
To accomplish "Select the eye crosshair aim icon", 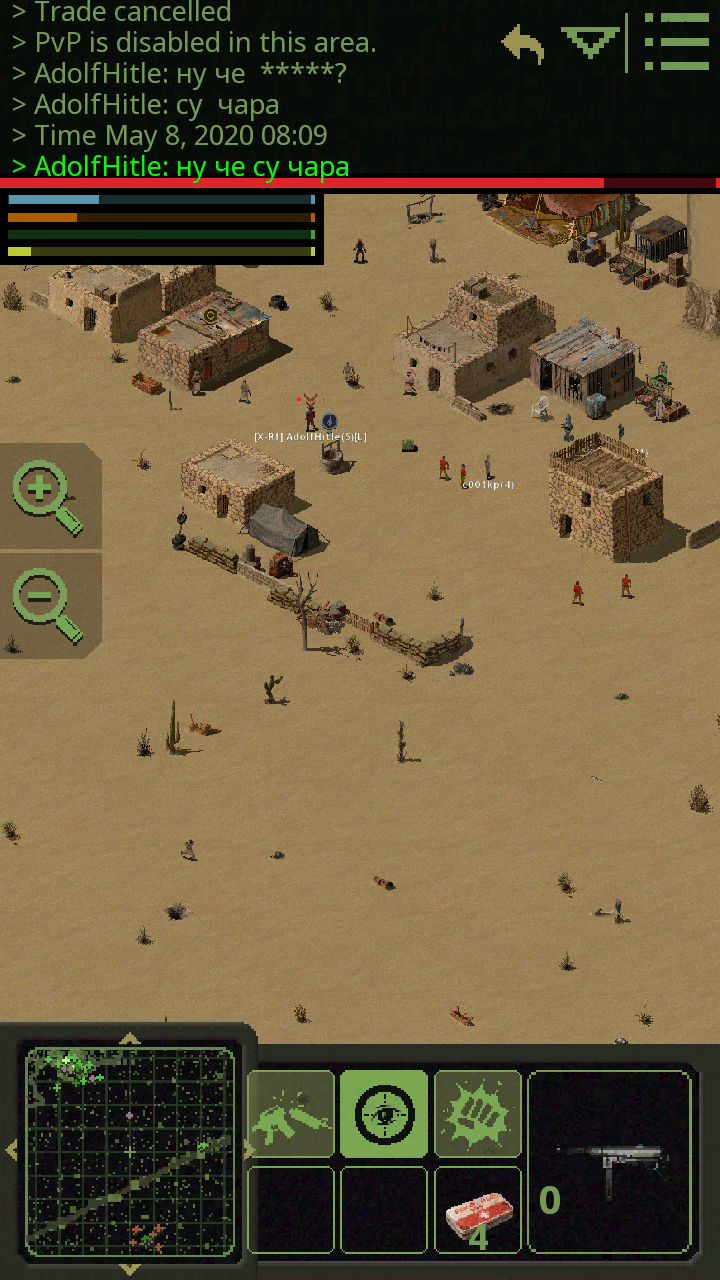I will 384,1113.
